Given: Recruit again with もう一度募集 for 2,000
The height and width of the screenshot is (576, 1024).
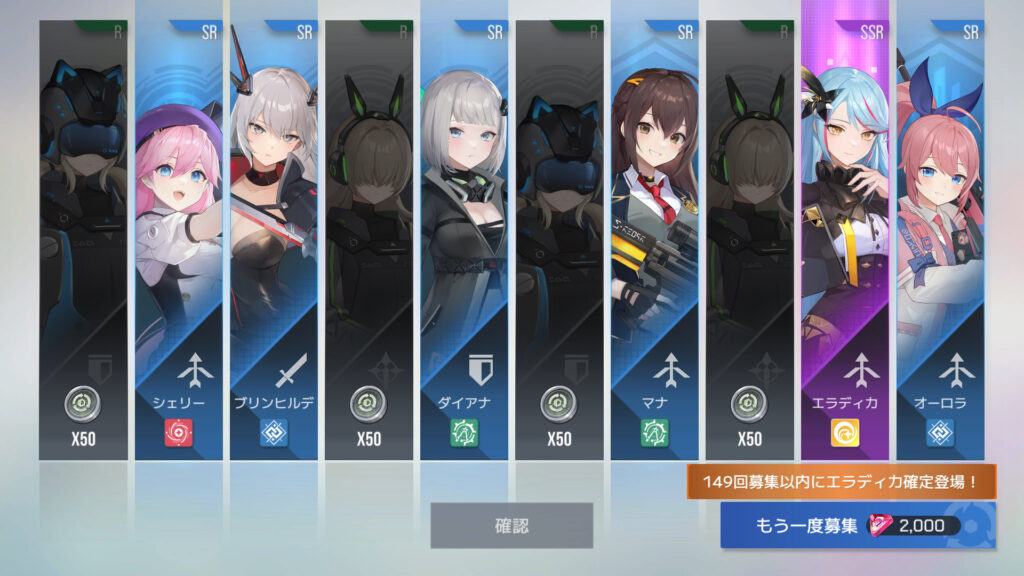Looking at the screenshot, I should click(x=857, y=526).
